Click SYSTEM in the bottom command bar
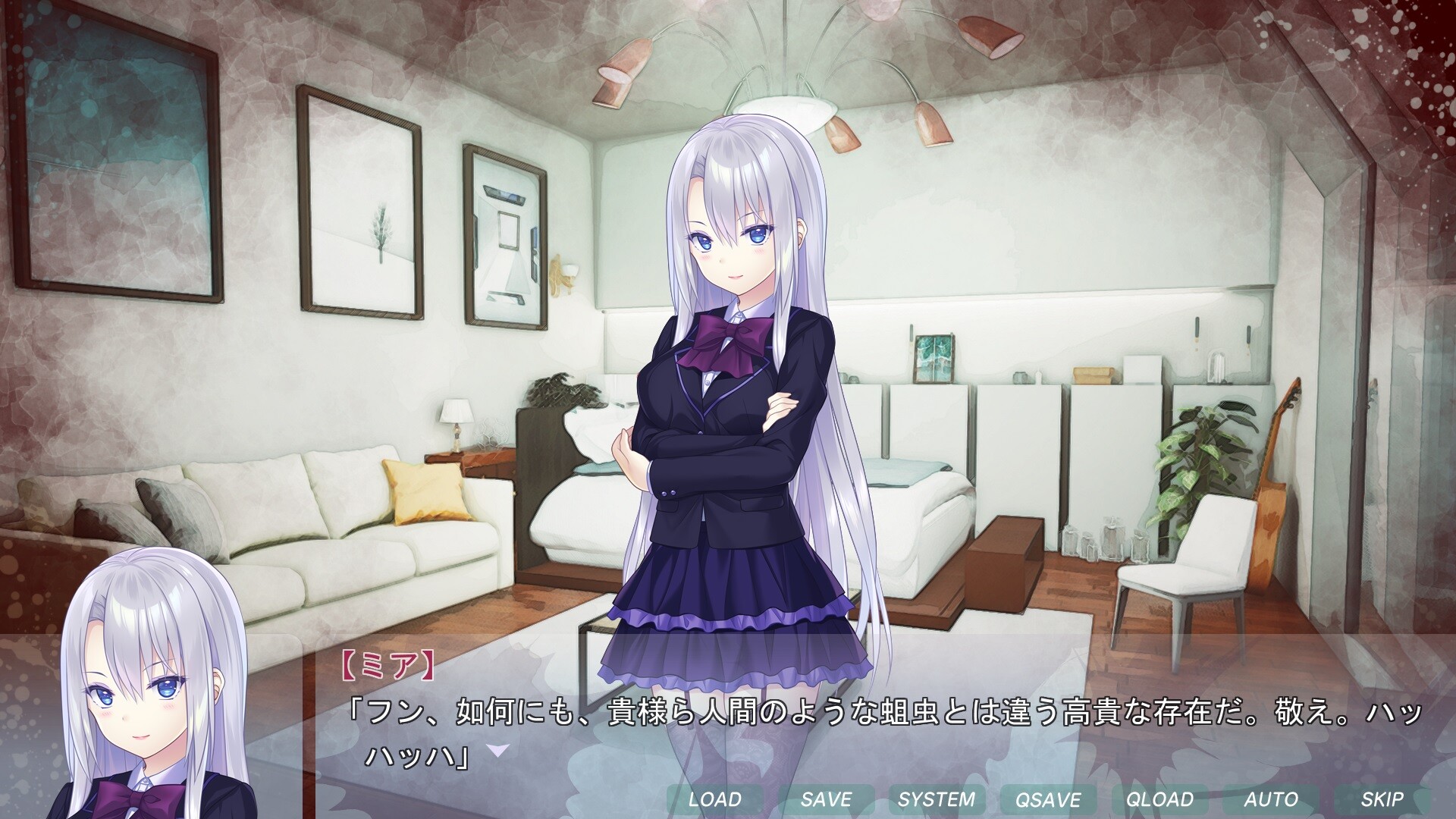The image size is (1456, 819). [x=937, y=799]
